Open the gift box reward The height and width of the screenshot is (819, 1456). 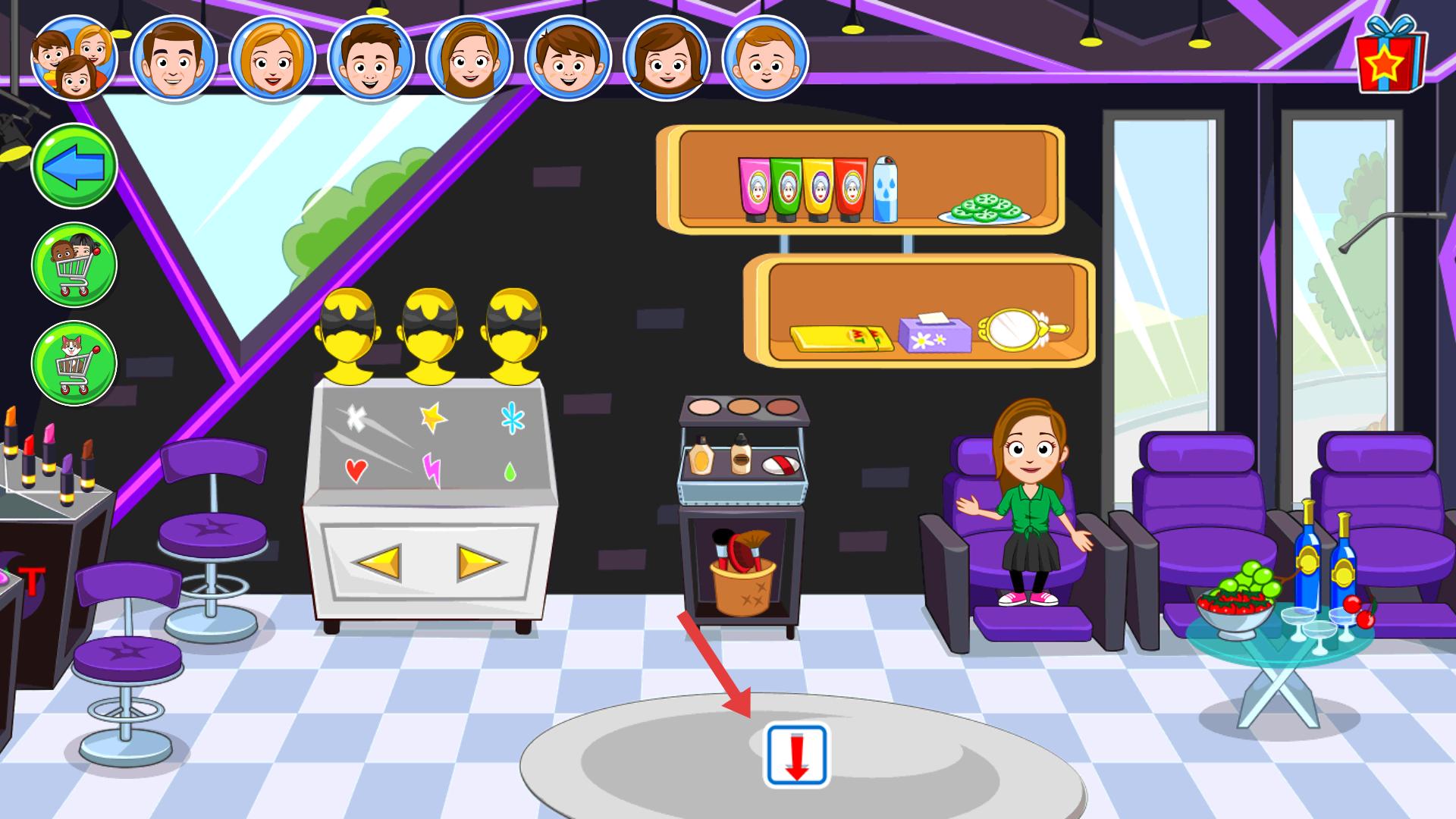1391,55
